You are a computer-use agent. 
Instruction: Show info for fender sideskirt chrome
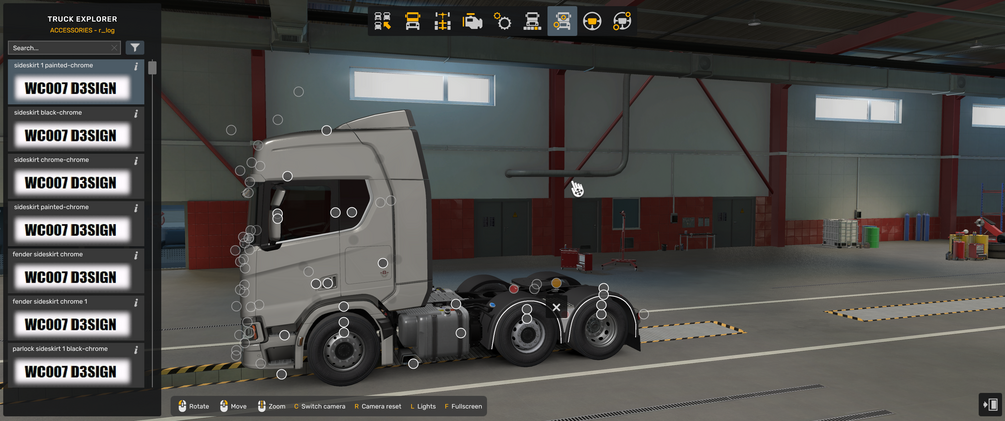(136, 255)
